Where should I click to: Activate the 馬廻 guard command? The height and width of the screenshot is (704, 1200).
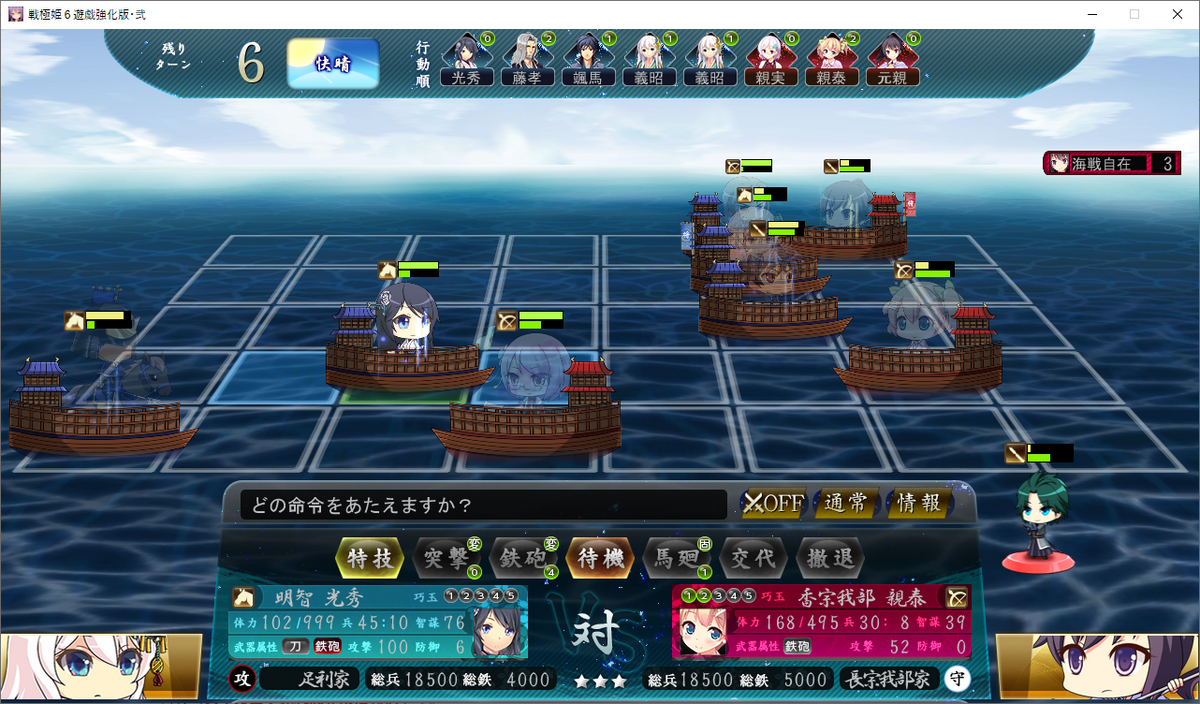click(x=676, y=558)
